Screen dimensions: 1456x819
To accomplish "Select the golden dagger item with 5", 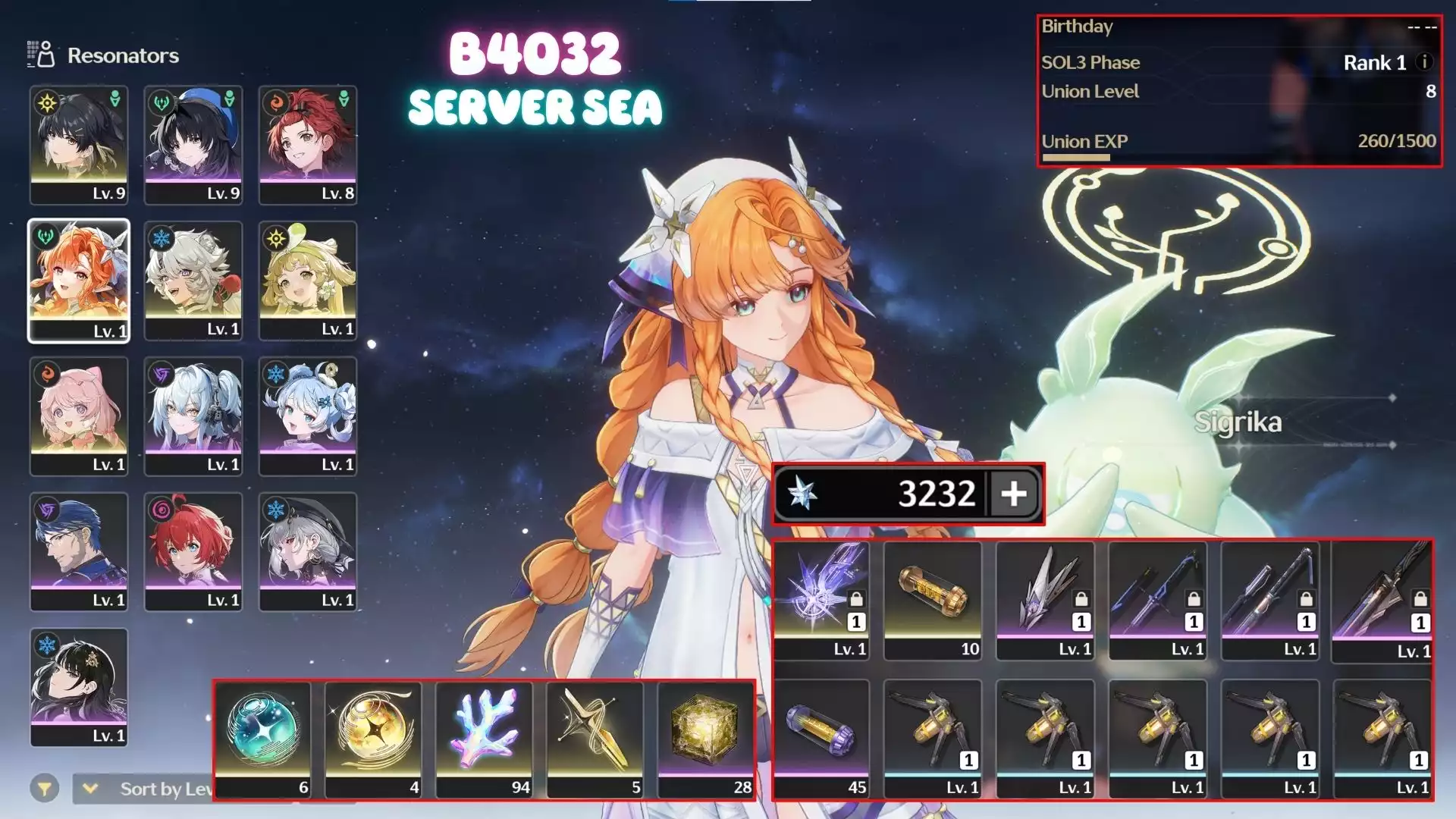I will click(x=595, y=739).
